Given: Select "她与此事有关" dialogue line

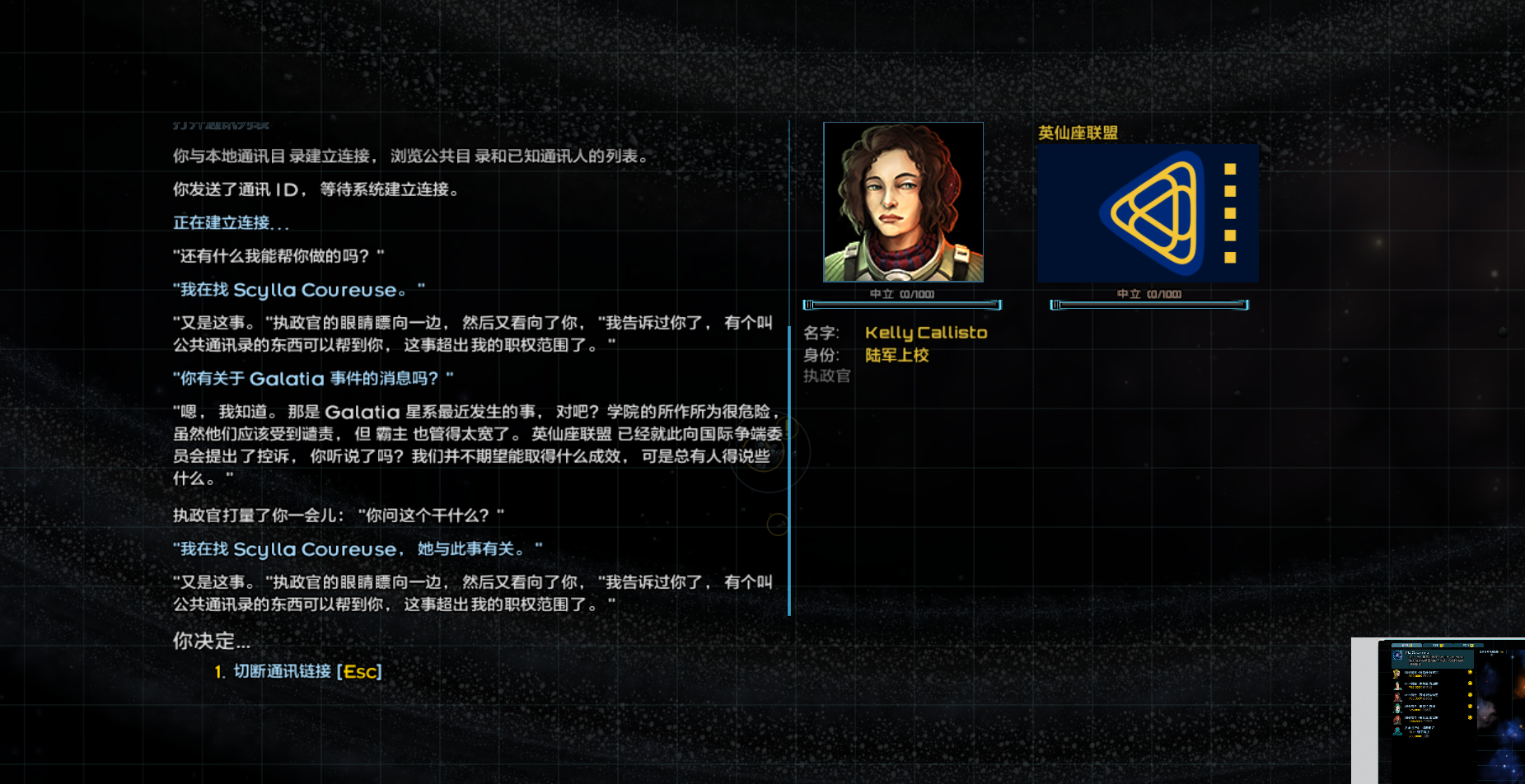Looking at the screenshot, I should click(354, 548).
